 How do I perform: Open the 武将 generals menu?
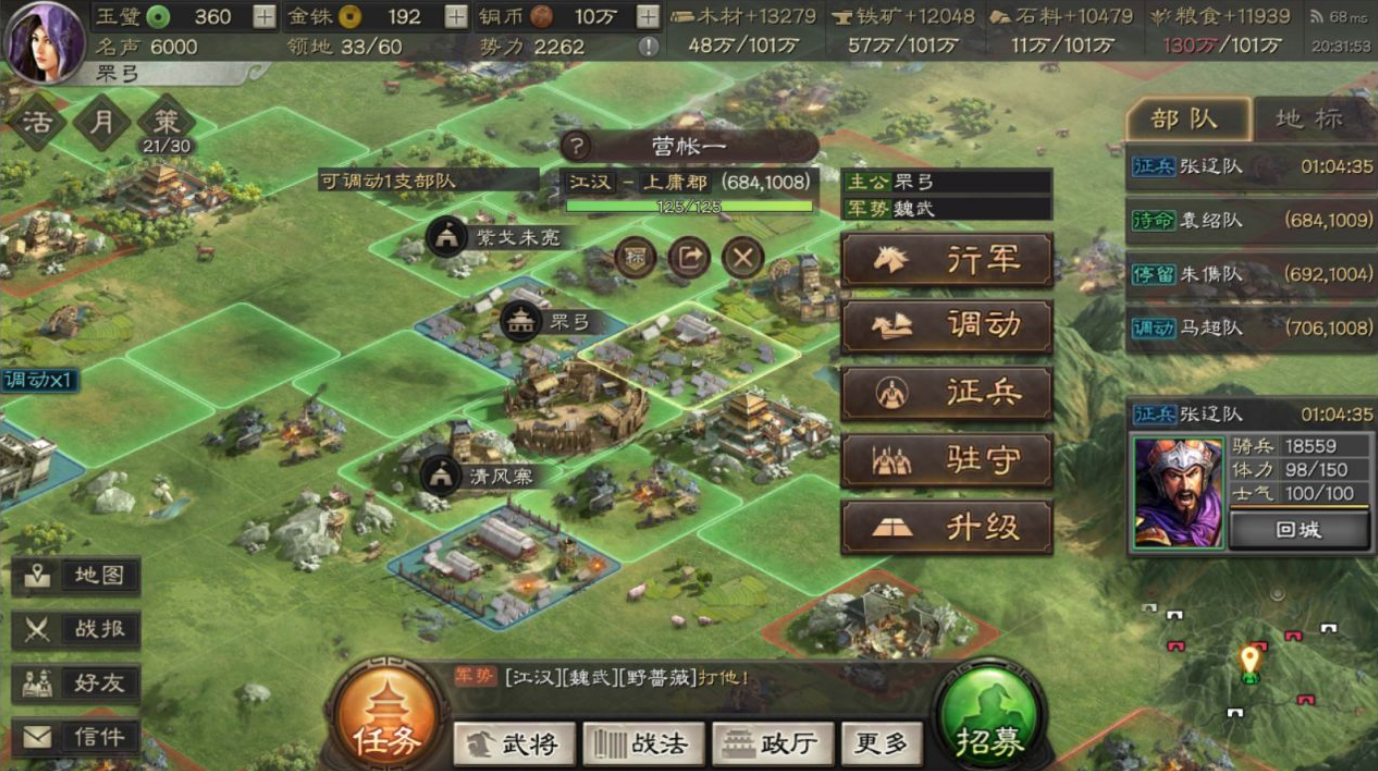click(514, 744)
